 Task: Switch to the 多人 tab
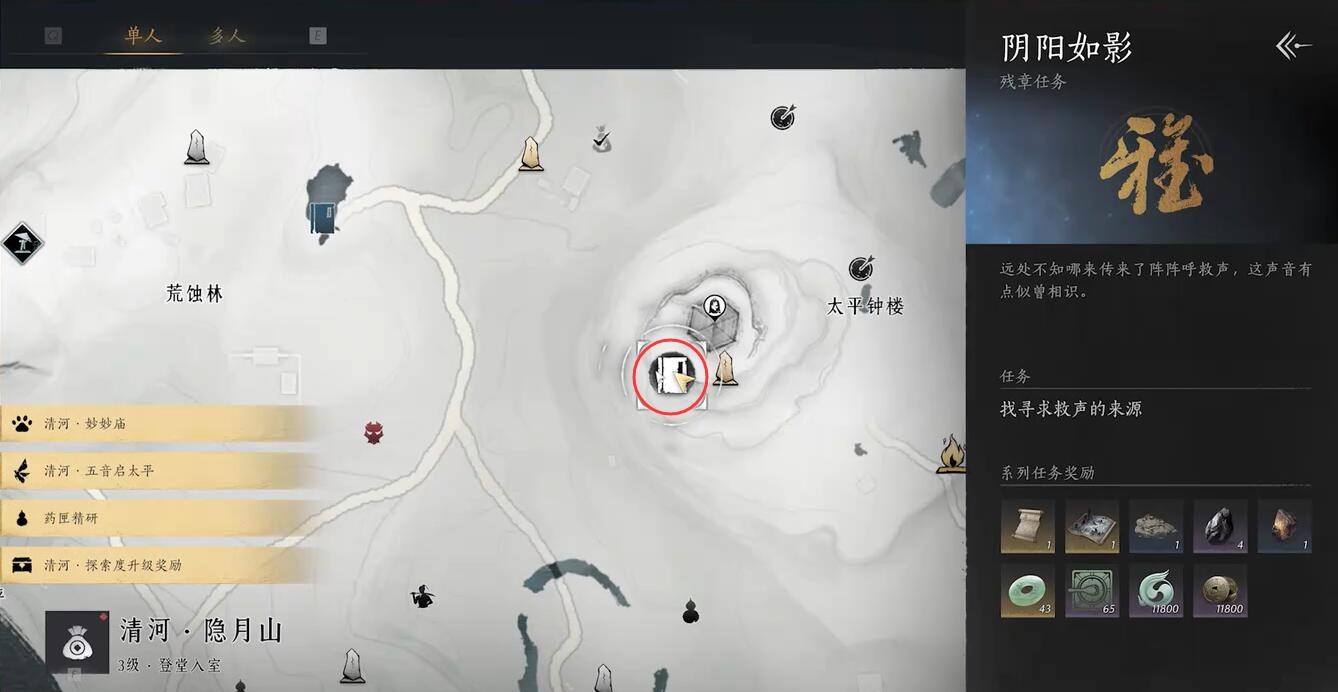(x=226, y=36)
